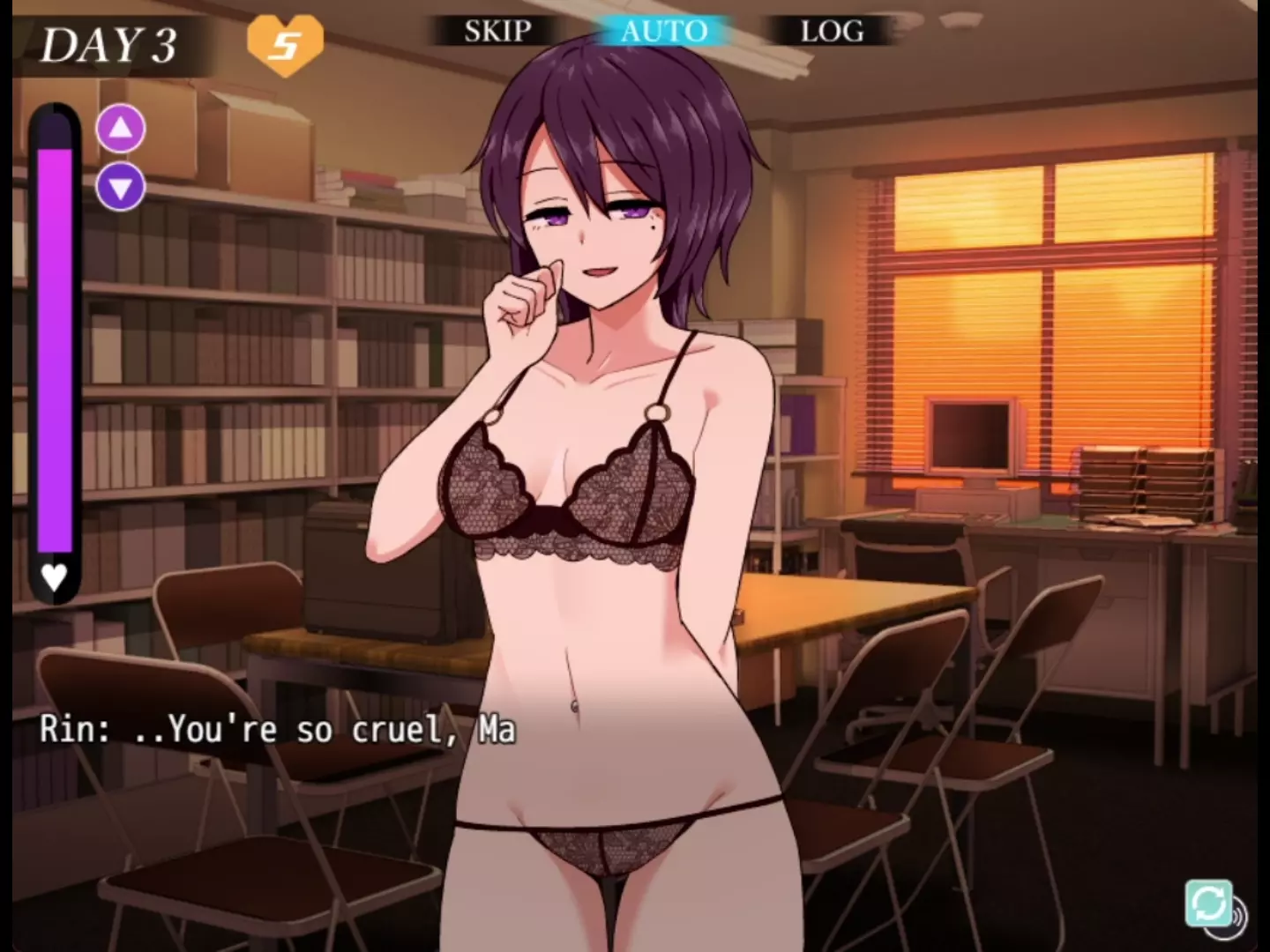
Task: Click the SKIP button
Action: pos(497,32)
